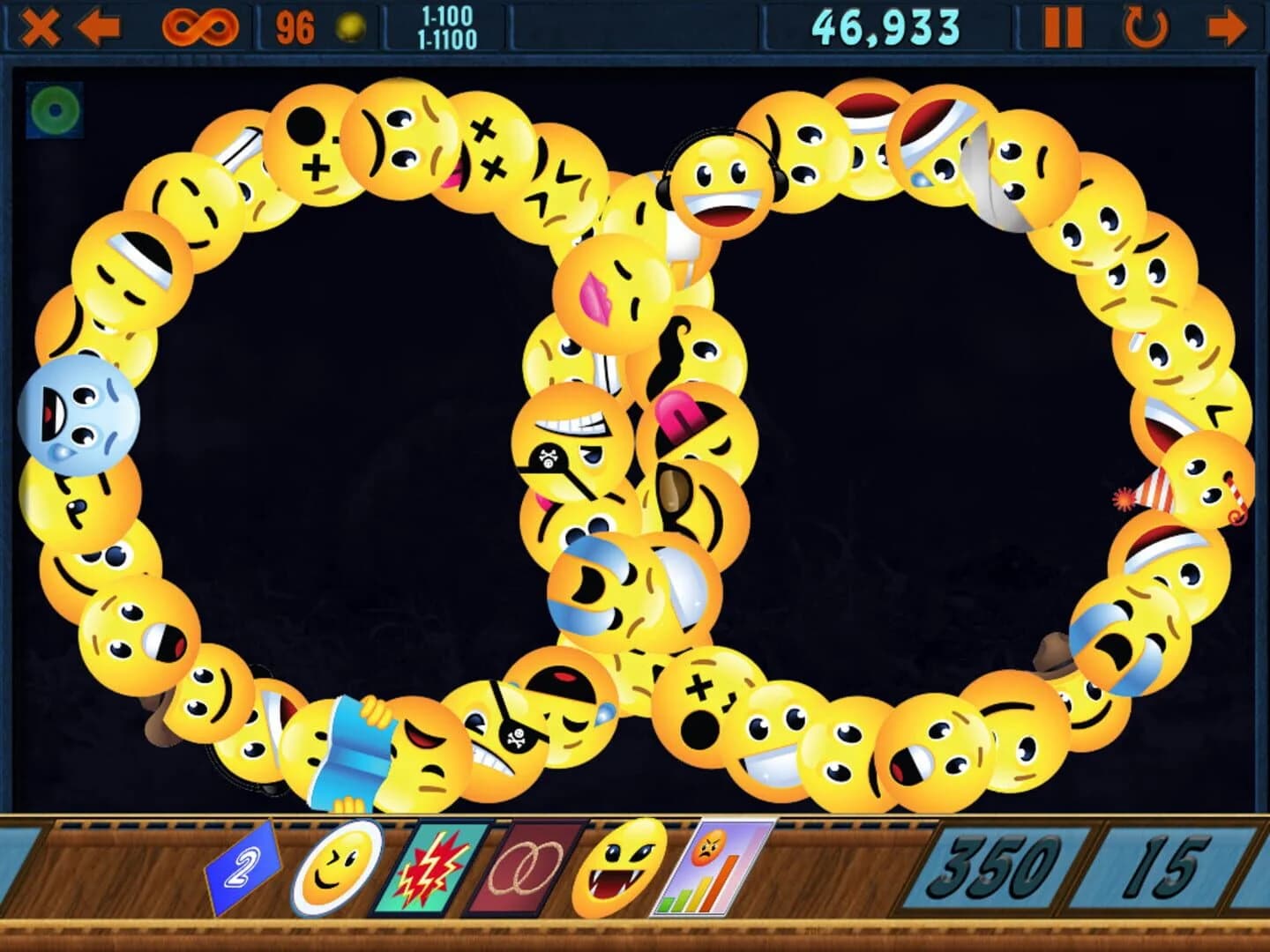Click the yellow ball icon beside the 96 counter
The image size is (1270, 952).
[350, 24]
